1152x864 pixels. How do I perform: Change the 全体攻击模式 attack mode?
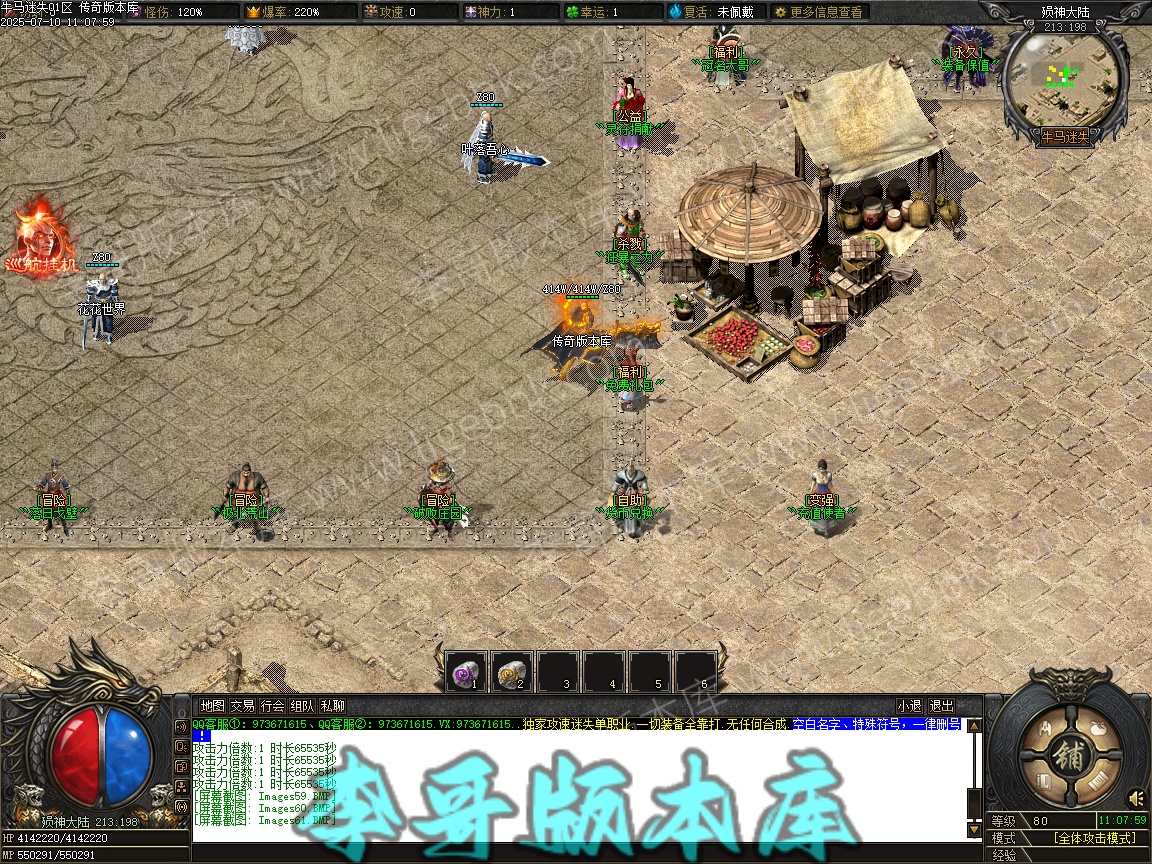(1094, 838)
